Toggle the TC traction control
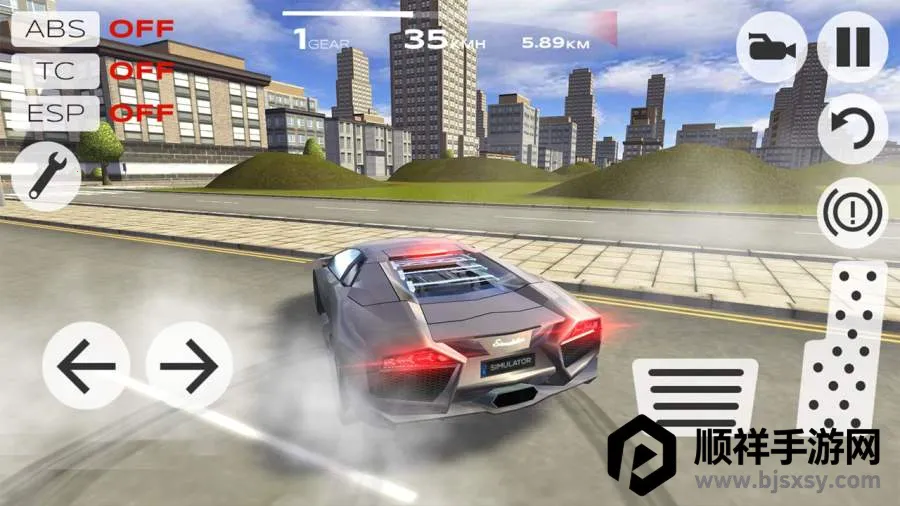 (55, 70)
